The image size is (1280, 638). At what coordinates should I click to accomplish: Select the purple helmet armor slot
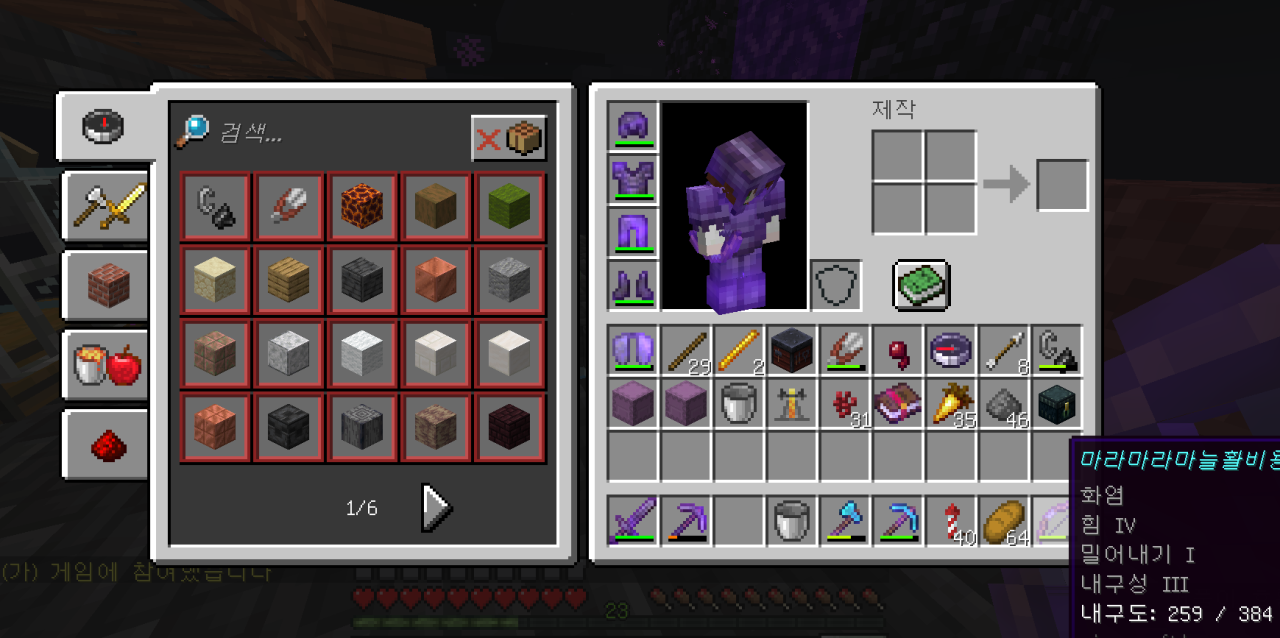tap(633, 127)
